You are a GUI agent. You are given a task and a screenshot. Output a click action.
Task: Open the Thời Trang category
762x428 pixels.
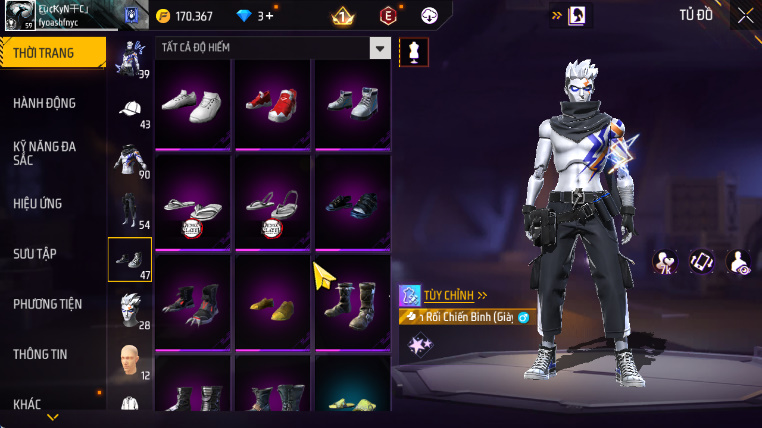[50, 53]
